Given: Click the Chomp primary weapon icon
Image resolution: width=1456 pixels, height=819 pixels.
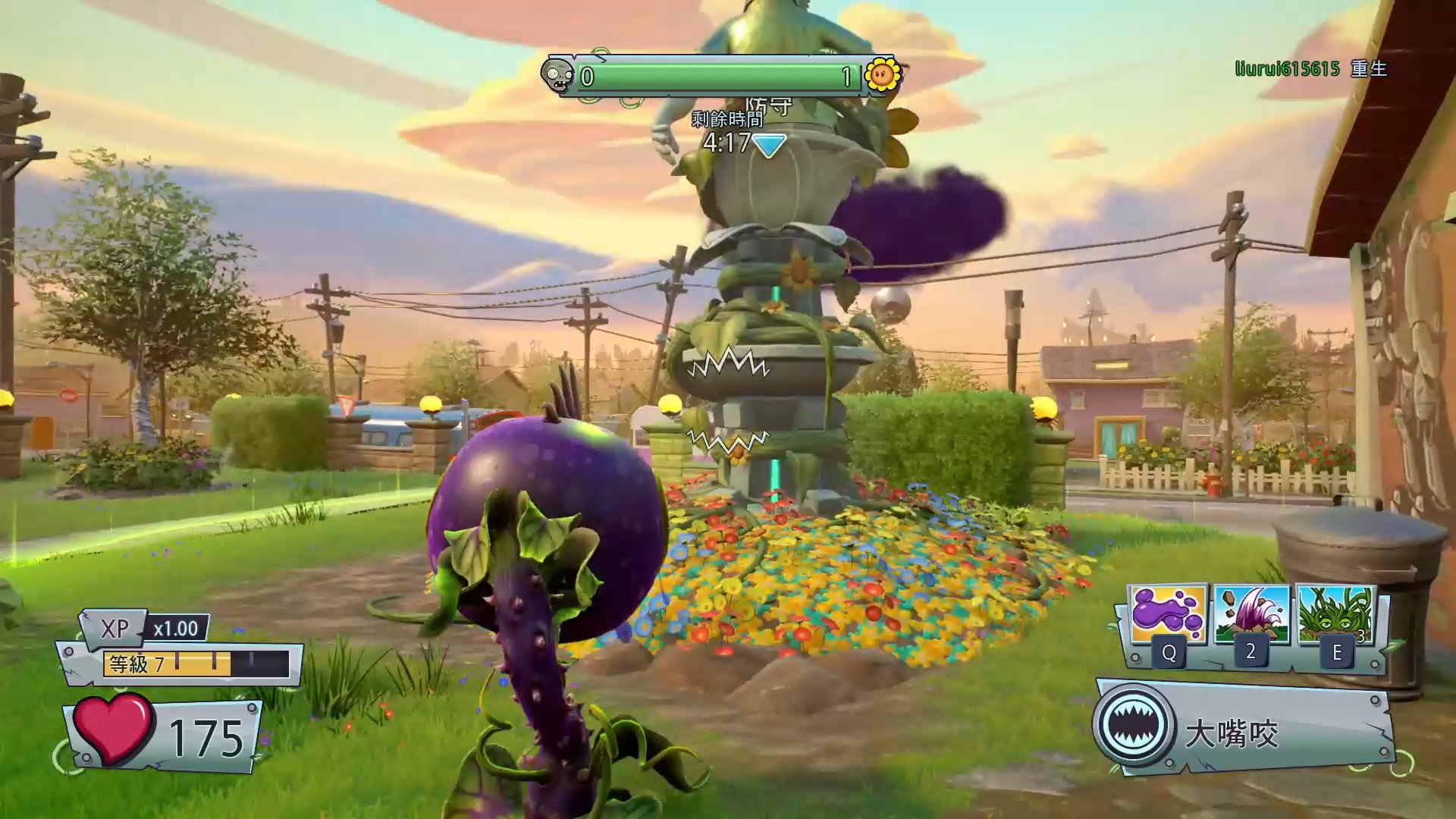Looking at the screenshot, I should click(x=1134, y=725).
